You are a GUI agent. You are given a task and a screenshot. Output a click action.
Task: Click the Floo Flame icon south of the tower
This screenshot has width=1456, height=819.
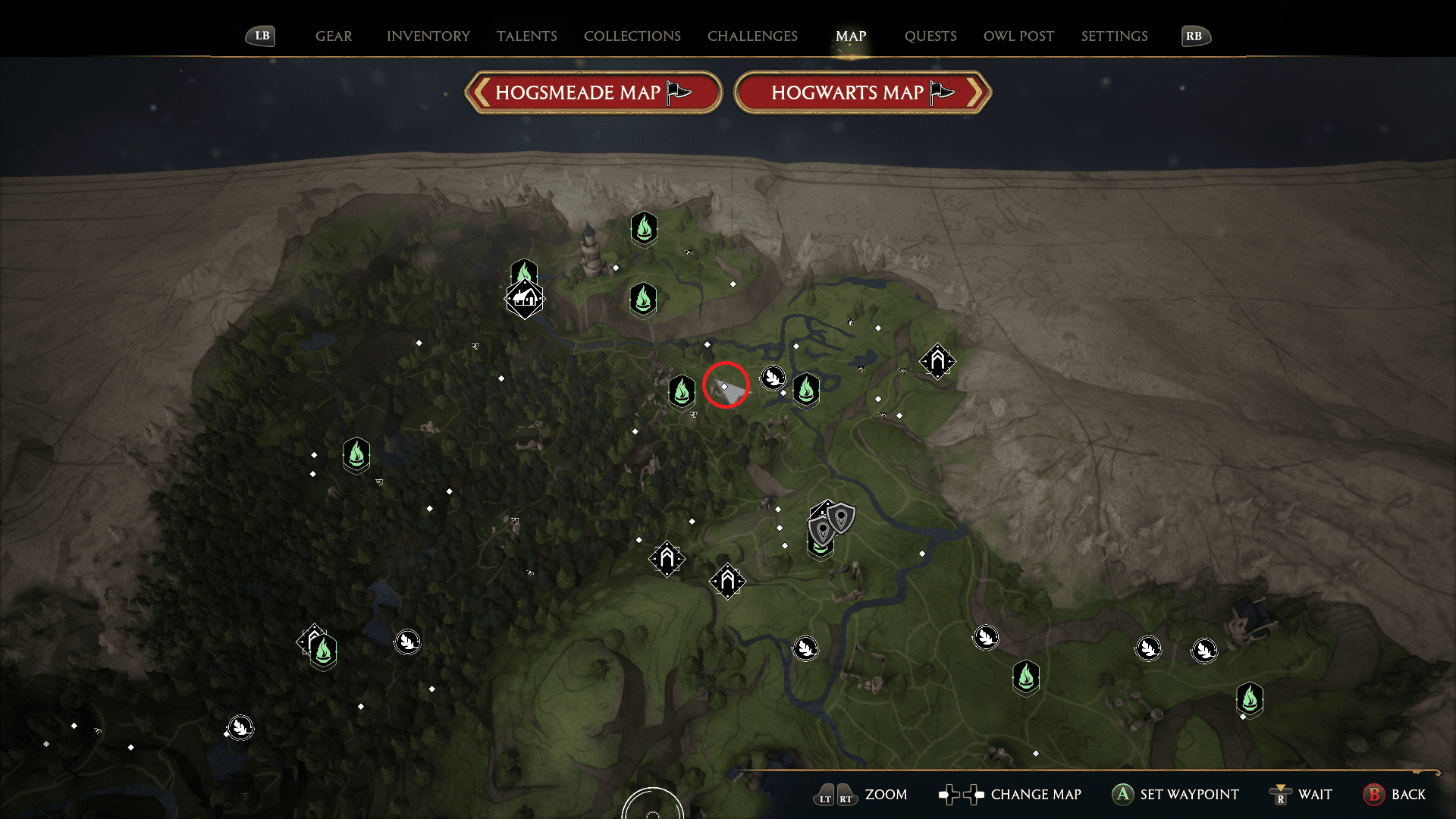644,298
